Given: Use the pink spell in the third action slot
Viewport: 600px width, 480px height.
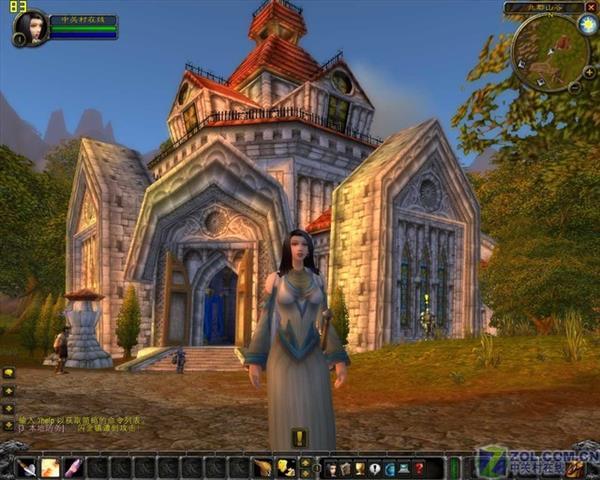Looking at the screenshot, I should click(71, 467).
